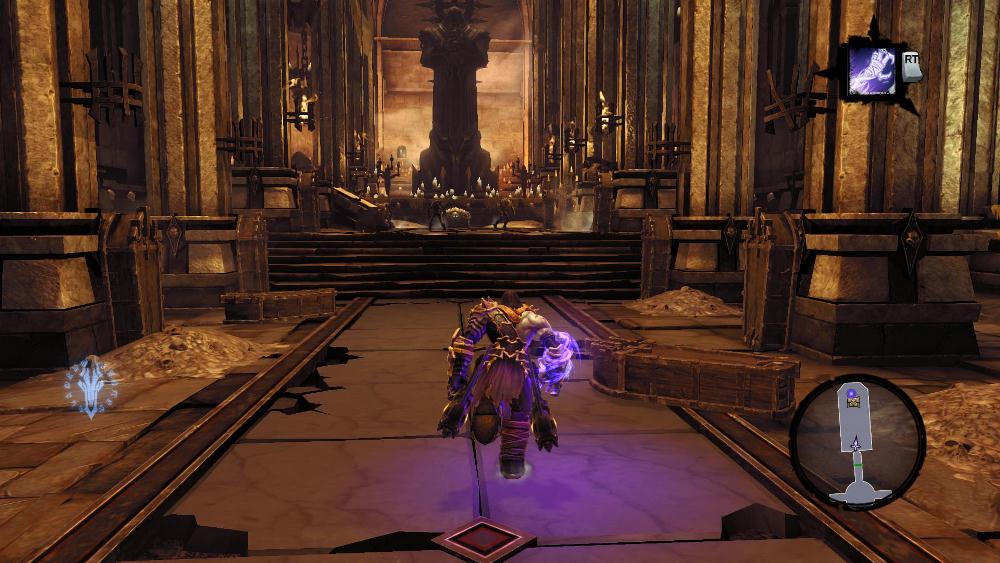Image resolution: width=1000 pixels, height=563 pixels.
Task: Activate the purple ghostly hand ability icon
Action: 872,71
